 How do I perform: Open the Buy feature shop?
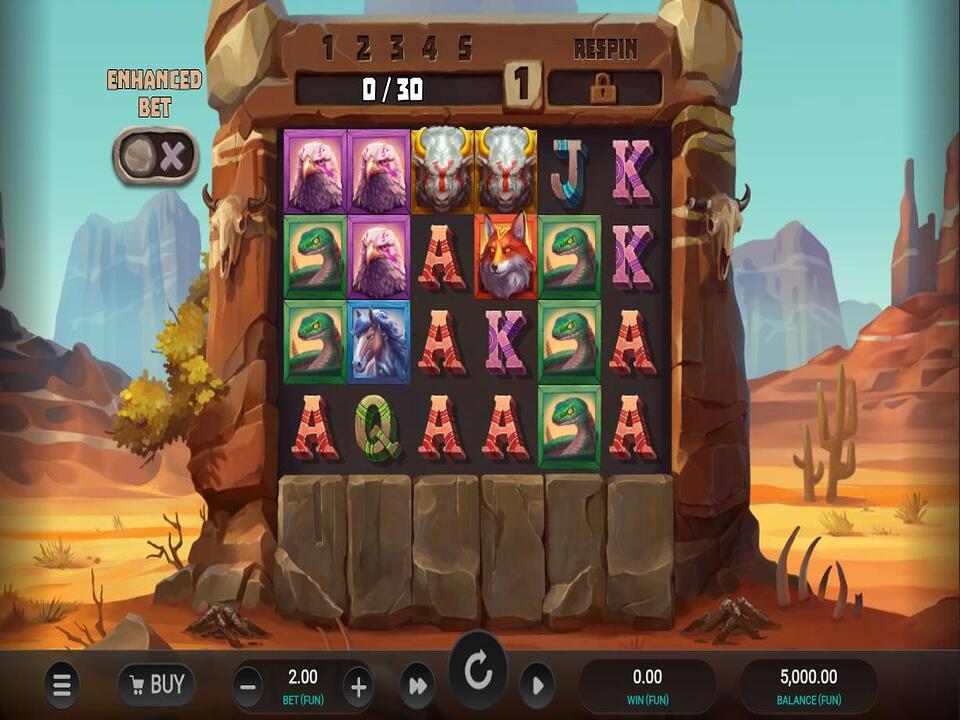(x=156, y=685)
